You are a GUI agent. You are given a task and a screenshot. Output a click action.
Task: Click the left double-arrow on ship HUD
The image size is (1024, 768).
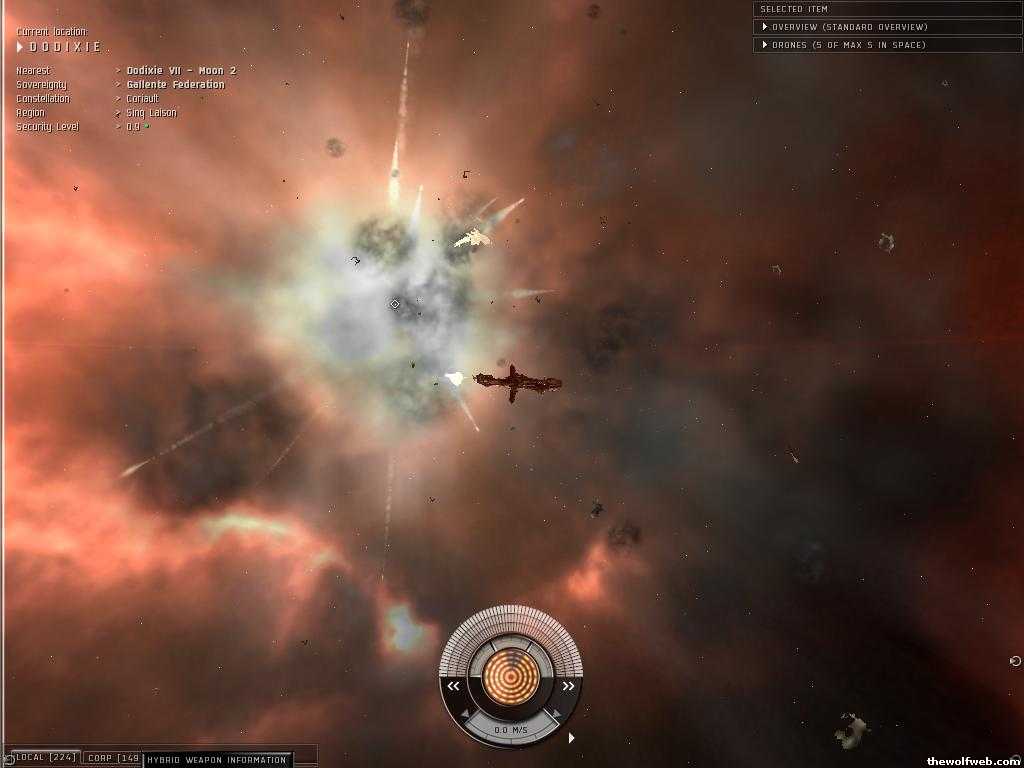(453, 686)
